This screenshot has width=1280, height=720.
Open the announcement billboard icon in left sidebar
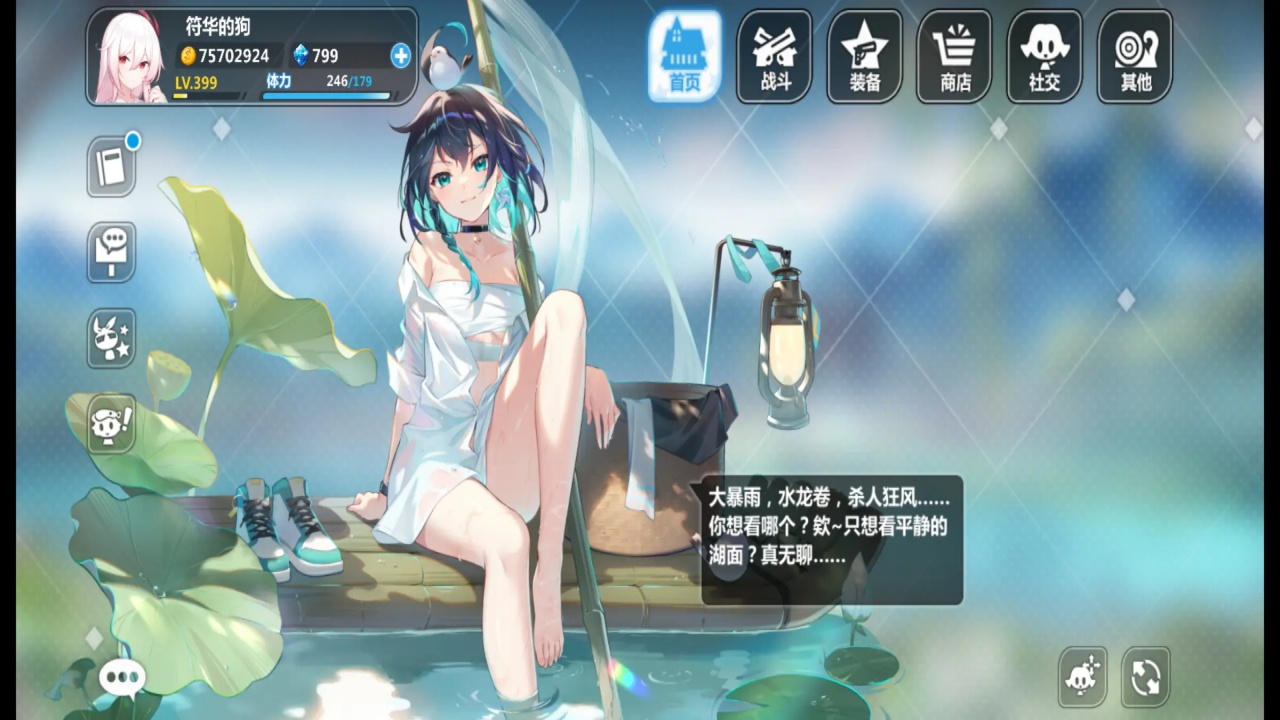point(110,252)
